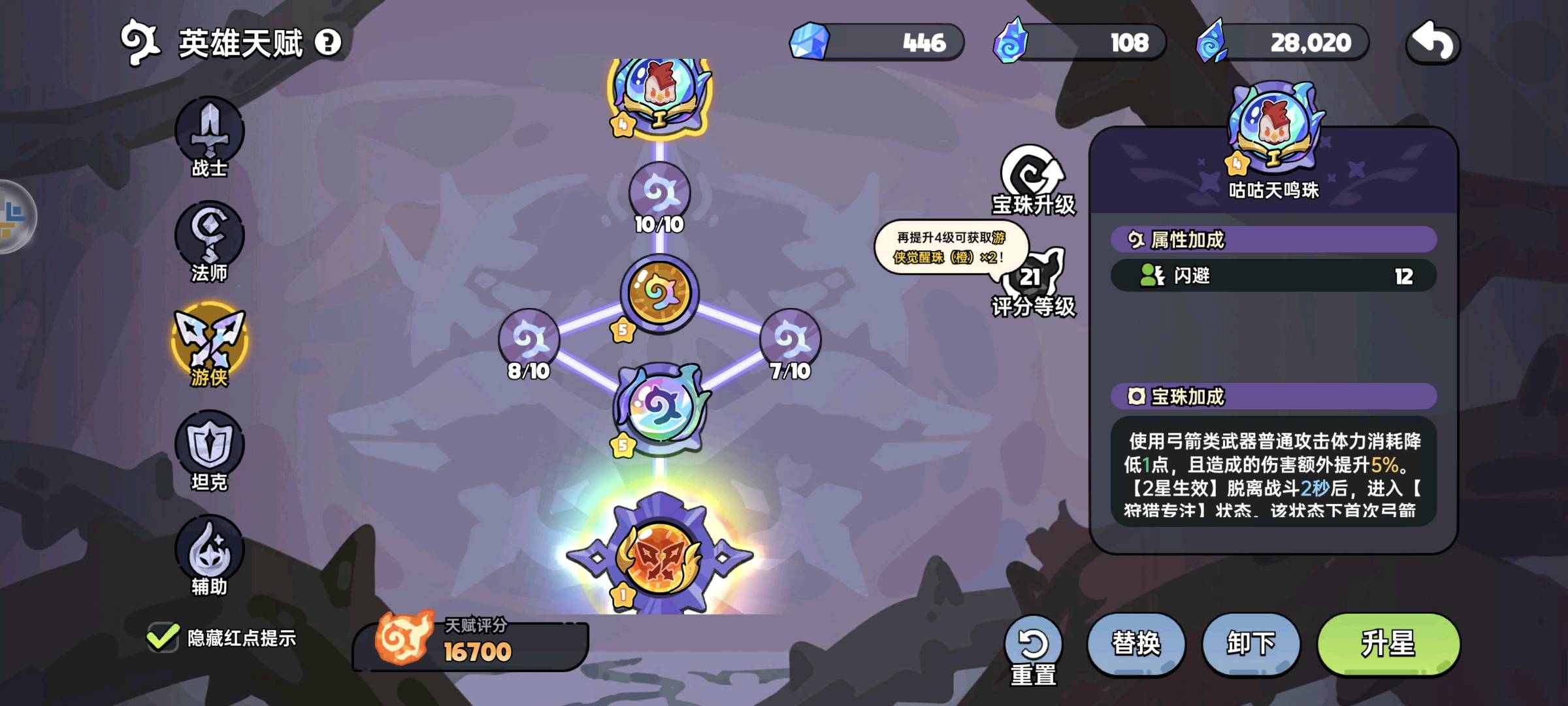
Task: Open the 游侠 talent tab
Action: (209, 343)
